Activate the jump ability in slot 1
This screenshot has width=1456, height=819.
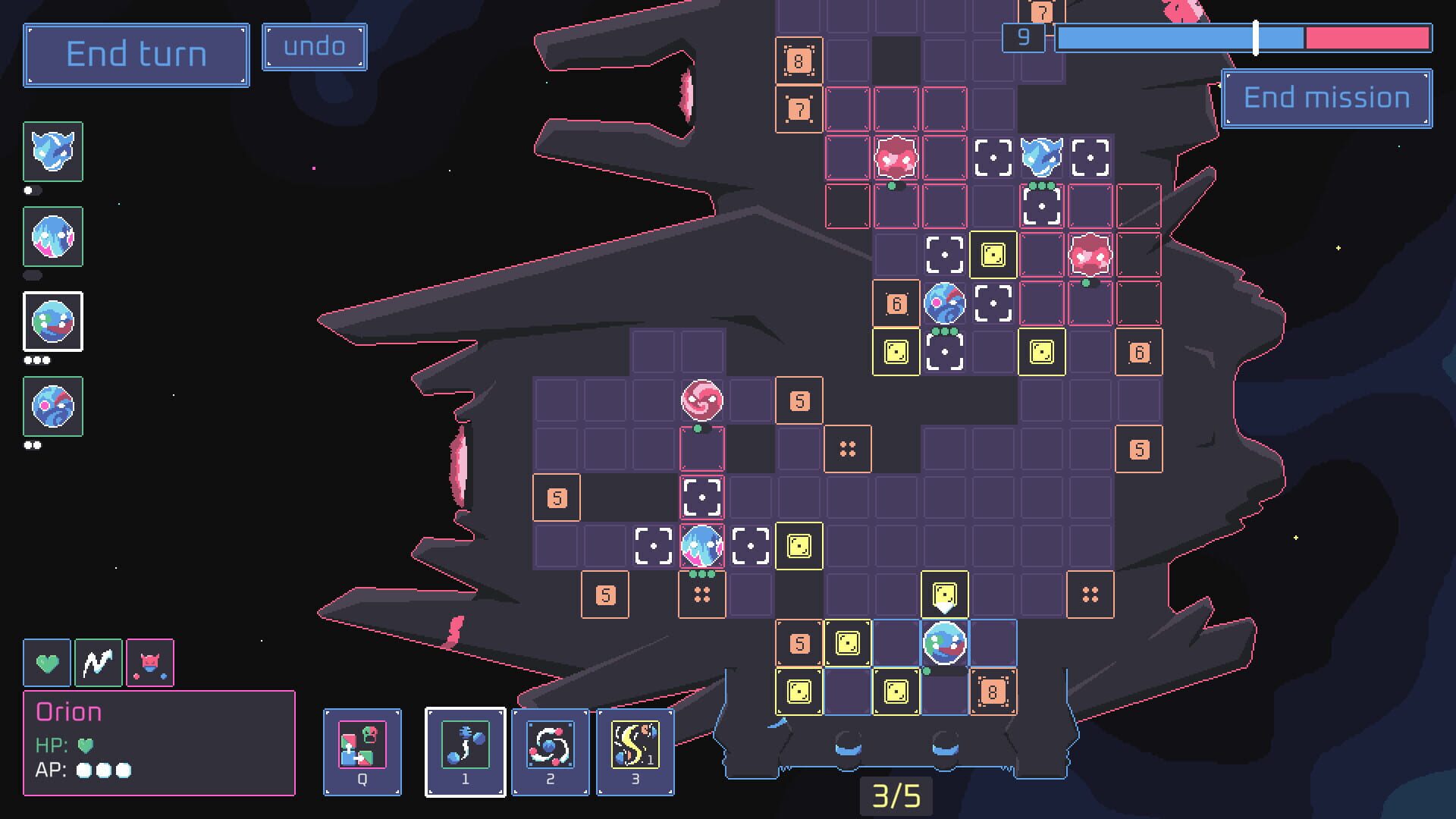tap(465, 752)
